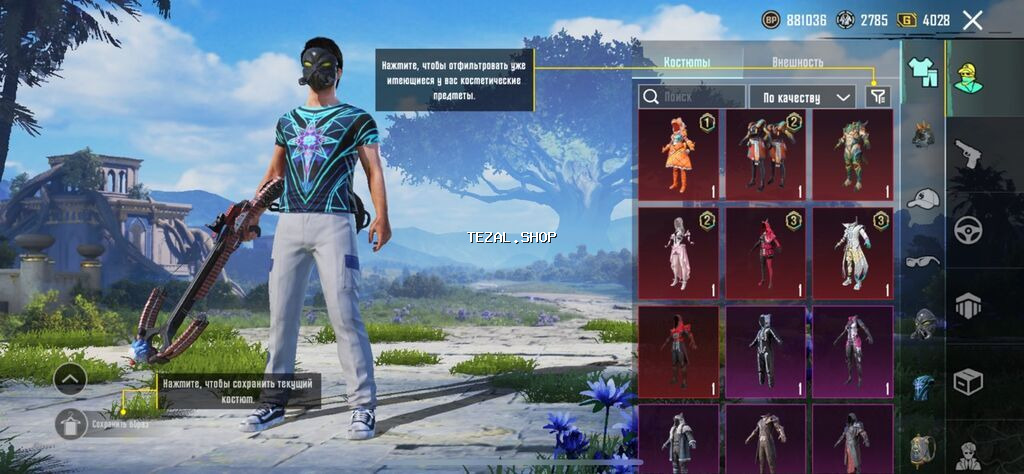Pick the white and gold robe costume

(852, 253)
